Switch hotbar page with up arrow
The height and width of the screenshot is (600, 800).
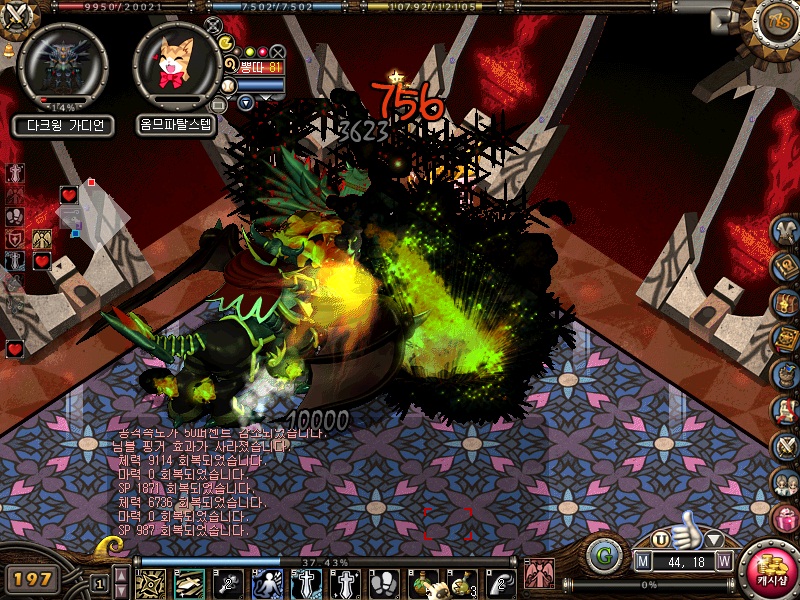121,575
